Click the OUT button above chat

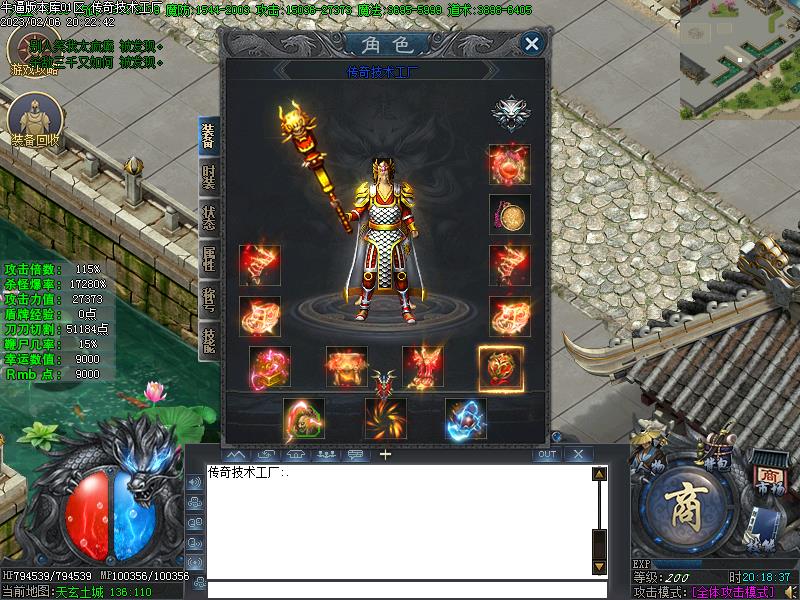[x=546, y=455]
